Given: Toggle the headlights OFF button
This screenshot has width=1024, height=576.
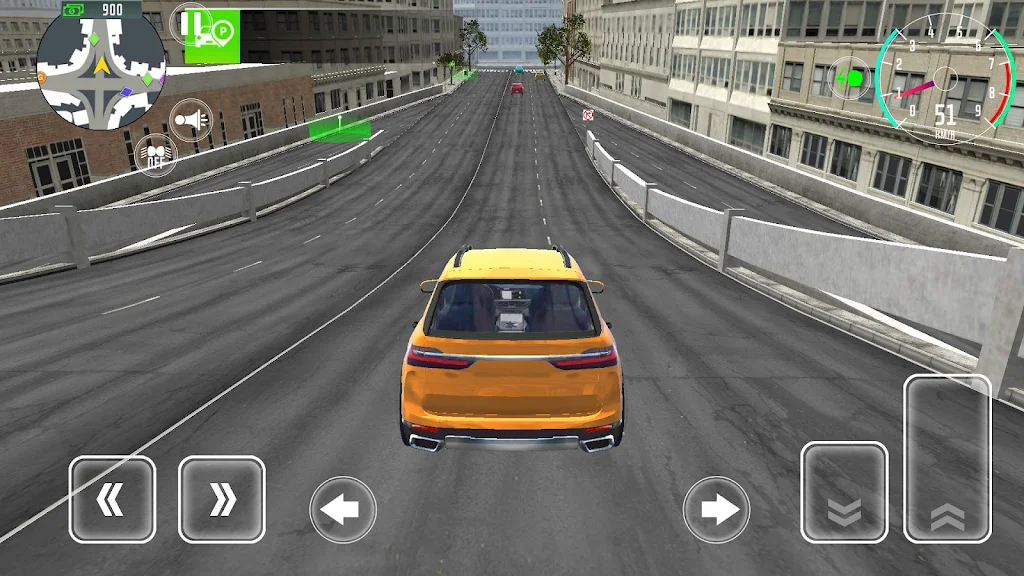Looking at the screenshot, I should 155,155.
